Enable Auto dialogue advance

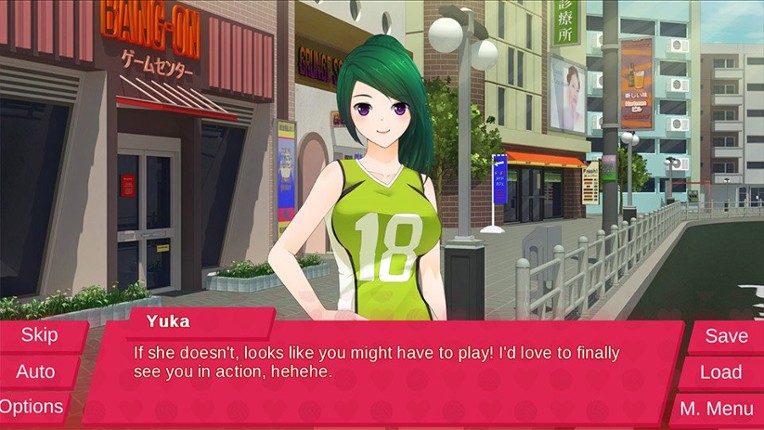36,372
